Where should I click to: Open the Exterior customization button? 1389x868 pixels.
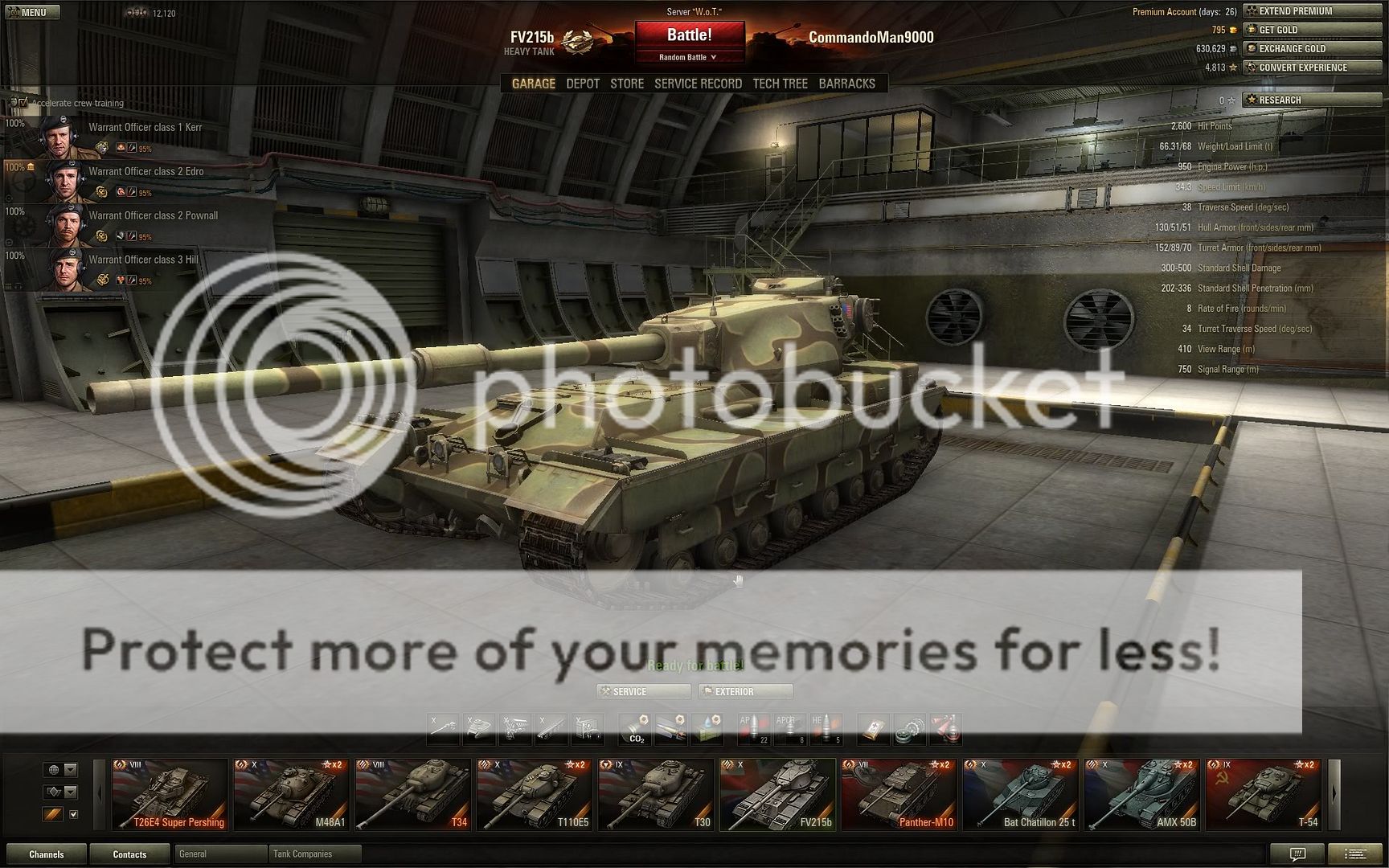(745, 691)
